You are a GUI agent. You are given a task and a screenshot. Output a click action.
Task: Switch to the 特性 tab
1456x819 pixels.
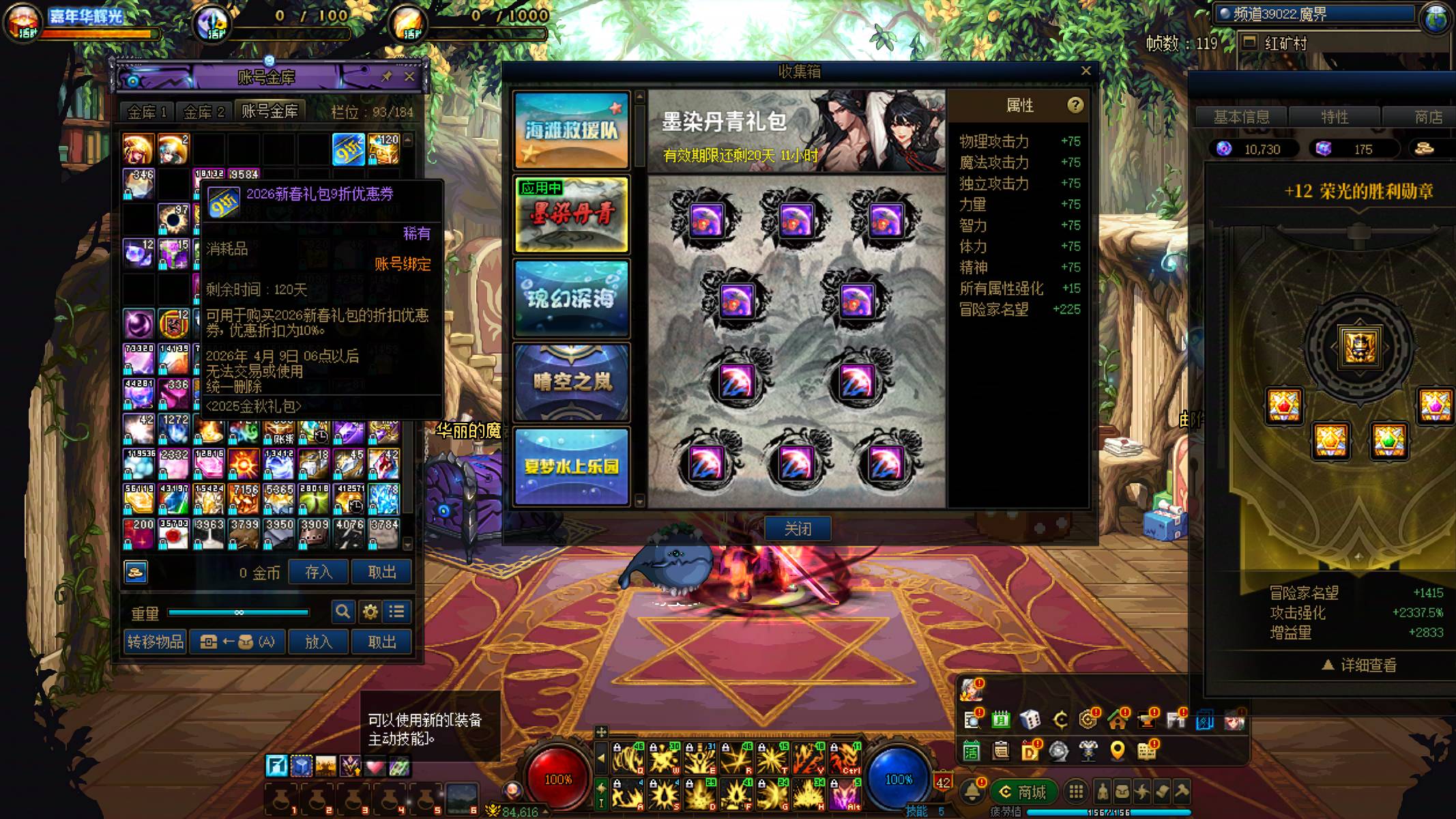pos(1334,117)
